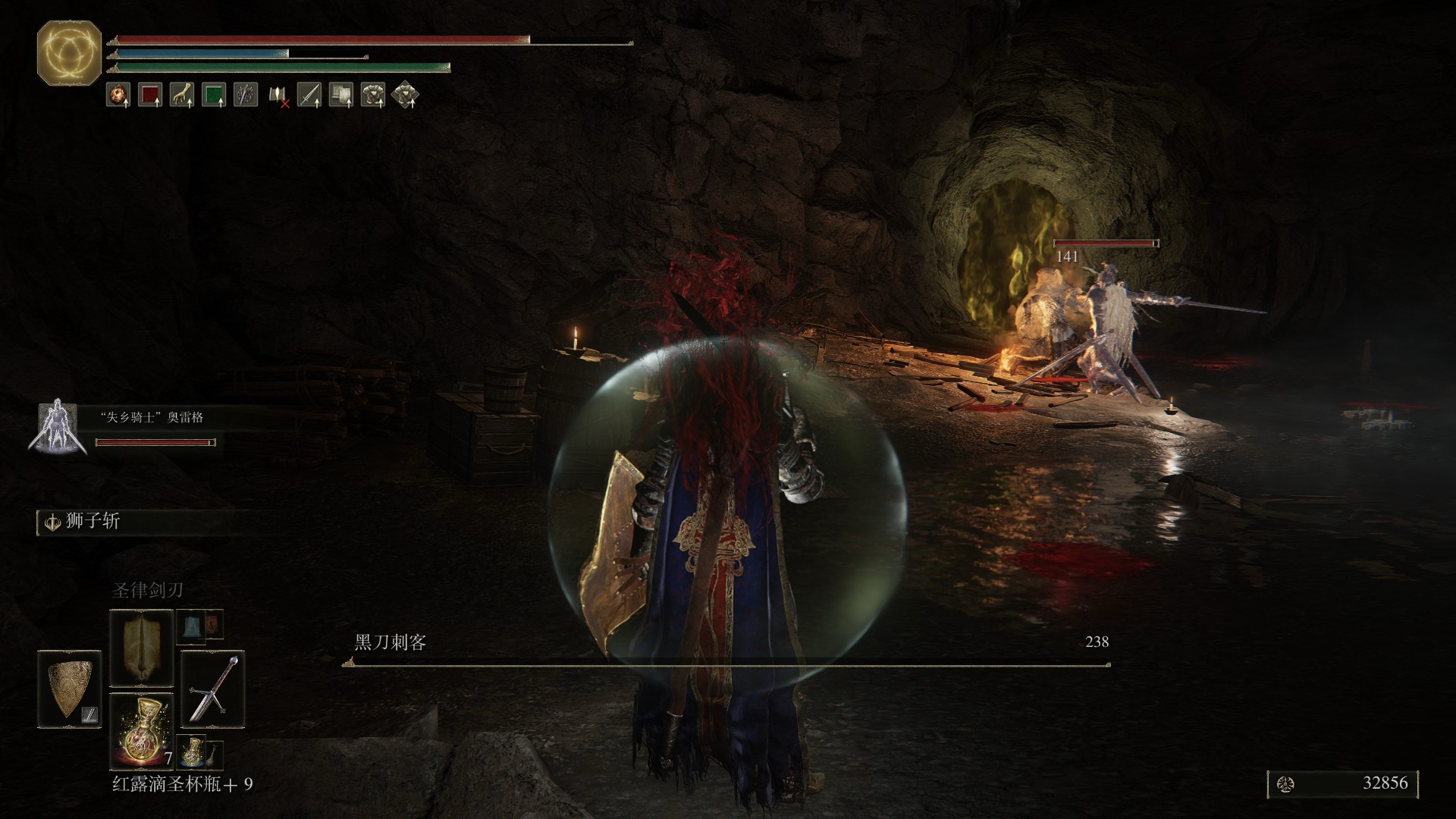Click the blue bell next-spell slot
The image size is (1456, 819).
click(191, 625)
